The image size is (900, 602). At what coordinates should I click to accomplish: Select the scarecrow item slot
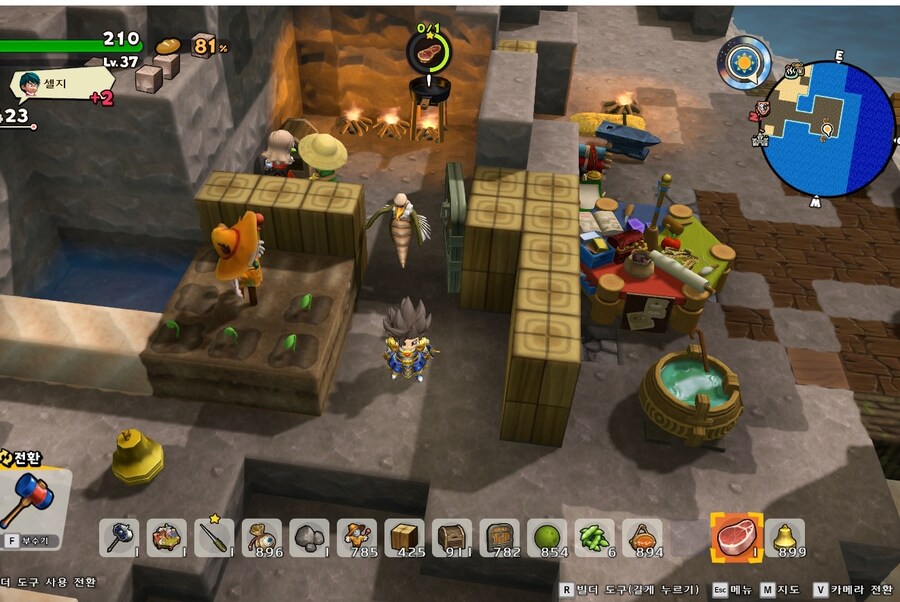[x=357, y=538]
